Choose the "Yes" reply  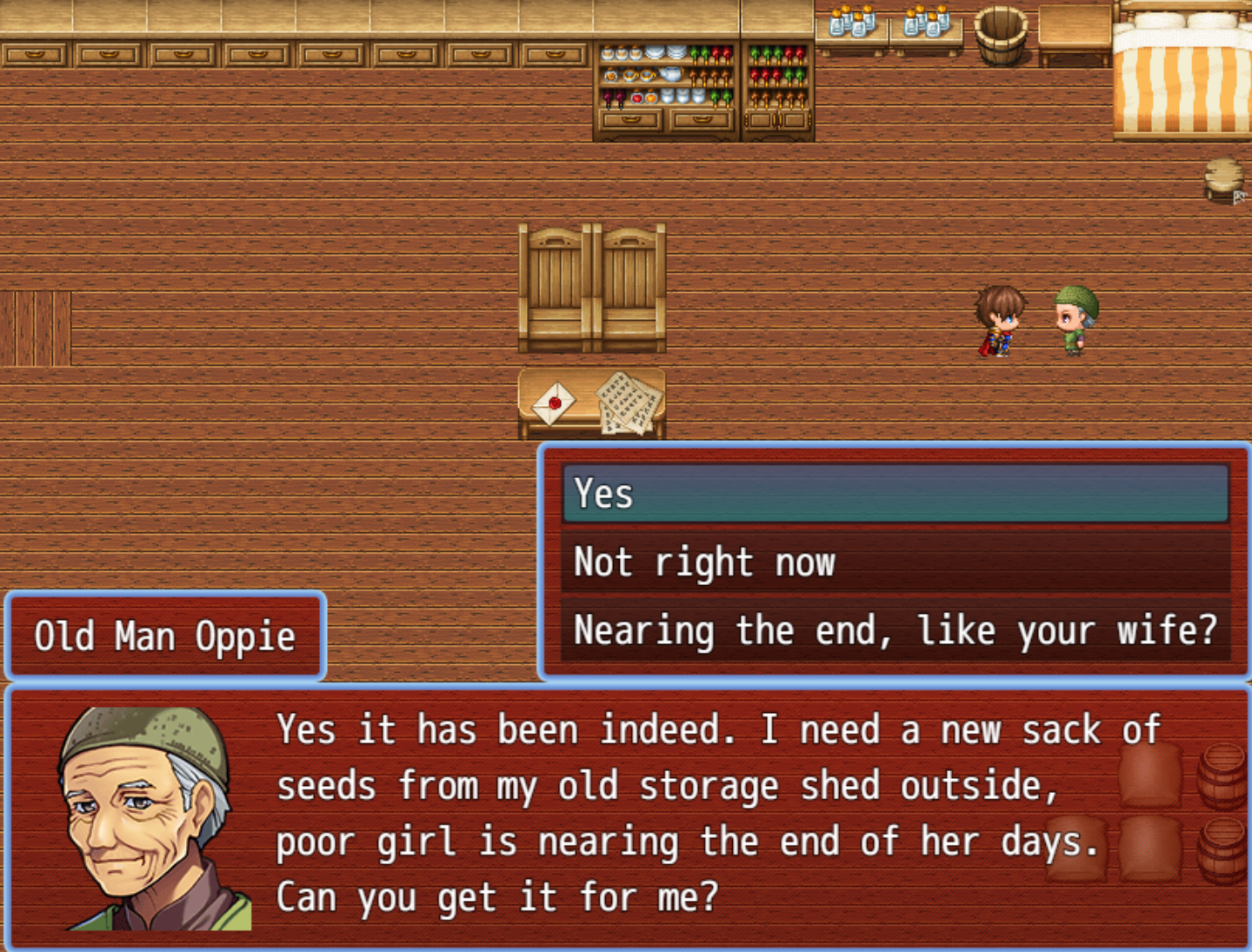tap(895, 494)
